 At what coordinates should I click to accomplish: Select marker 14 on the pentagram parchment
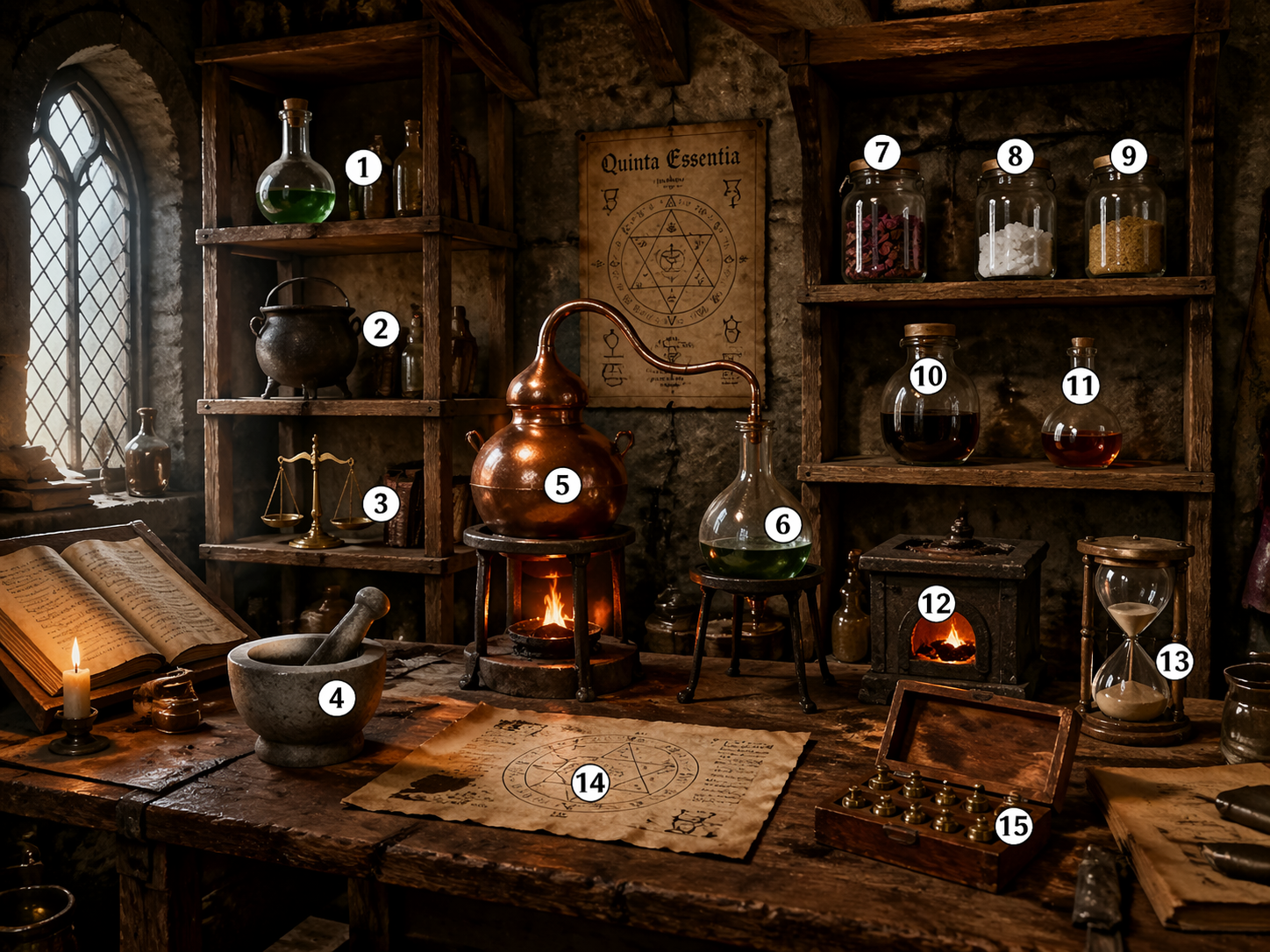click(x=590, y=783)
